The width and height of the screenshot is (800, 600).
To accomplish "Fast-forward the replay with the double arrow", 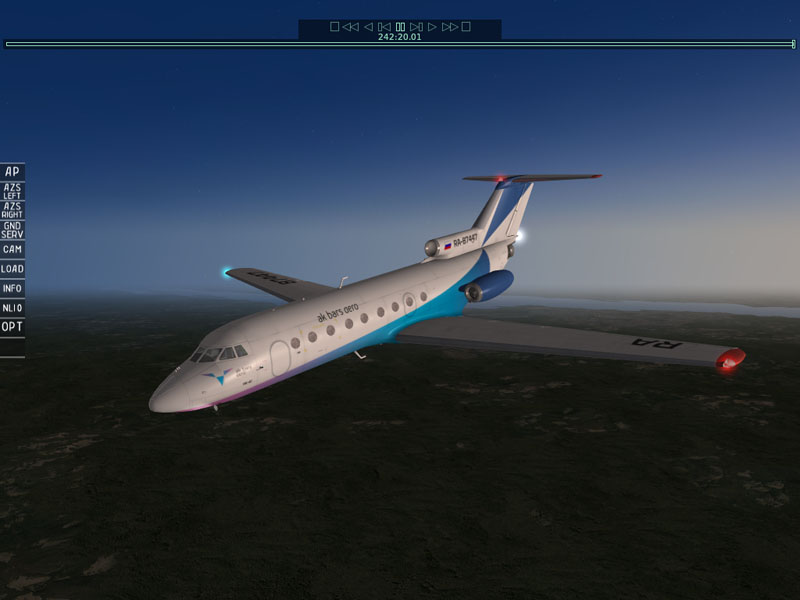I will click(450, 27).
